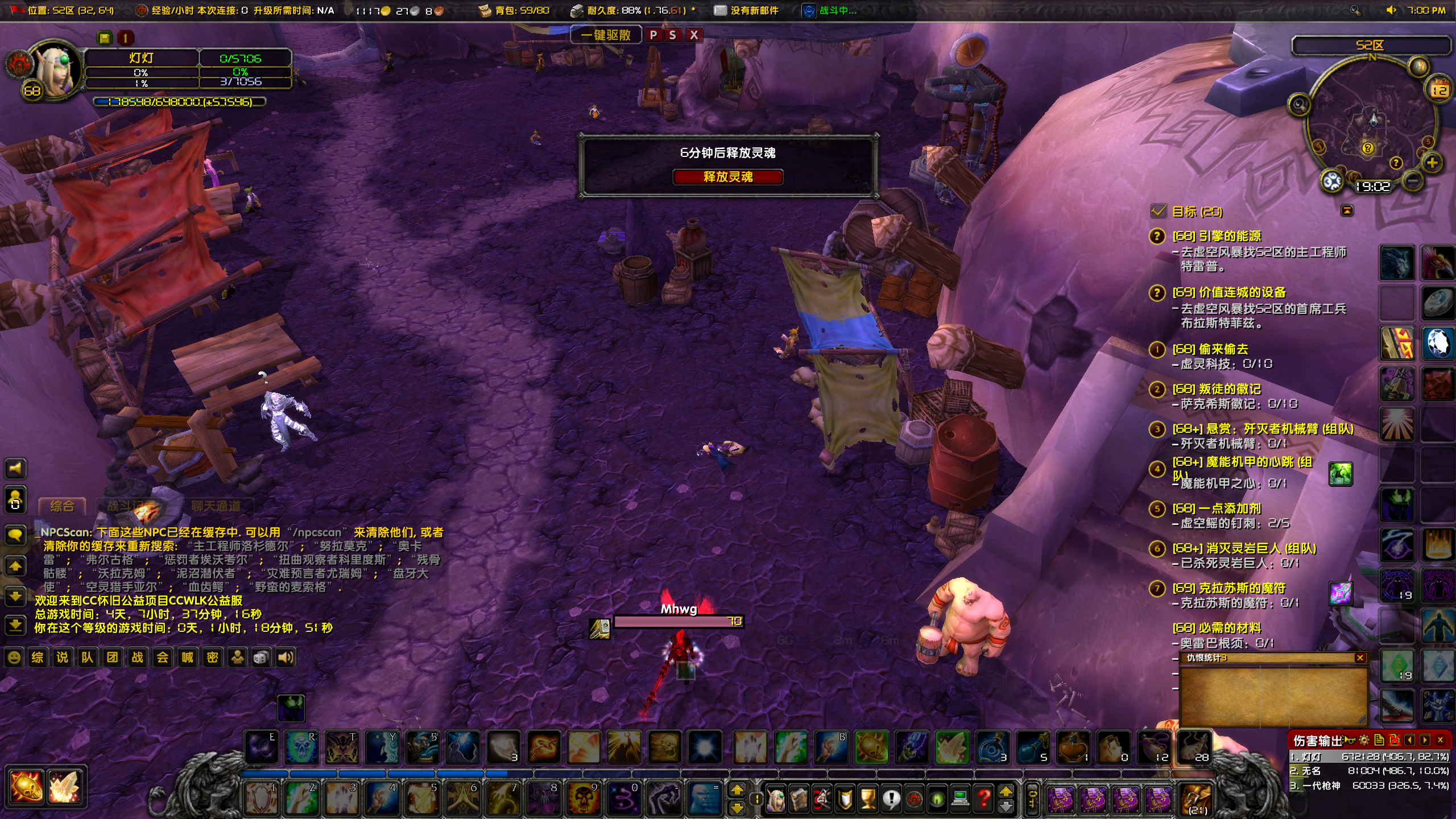The image size is (1456, 819).
Task: Toggle the 目标 (20) objectives checkbox
Action: (1158, 212)
